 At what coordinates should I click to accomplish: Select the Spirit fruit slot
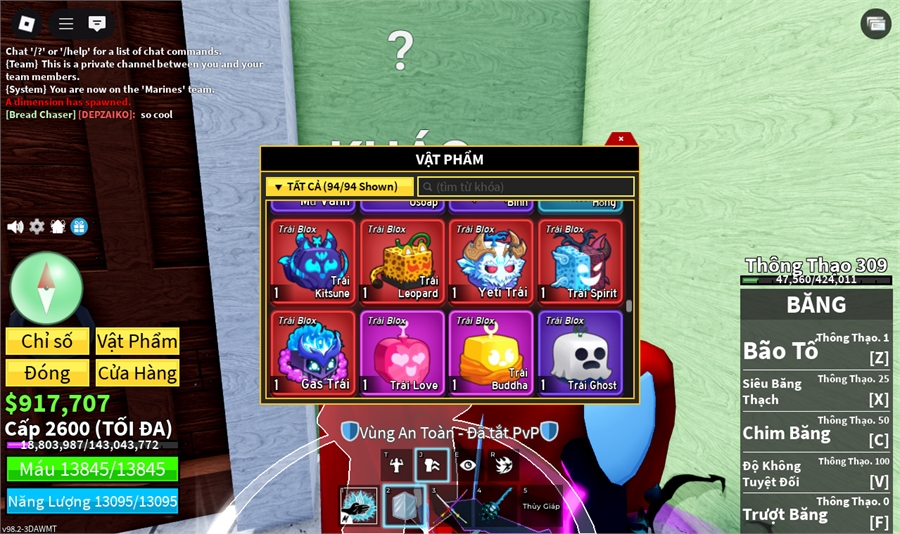point(580,261)
